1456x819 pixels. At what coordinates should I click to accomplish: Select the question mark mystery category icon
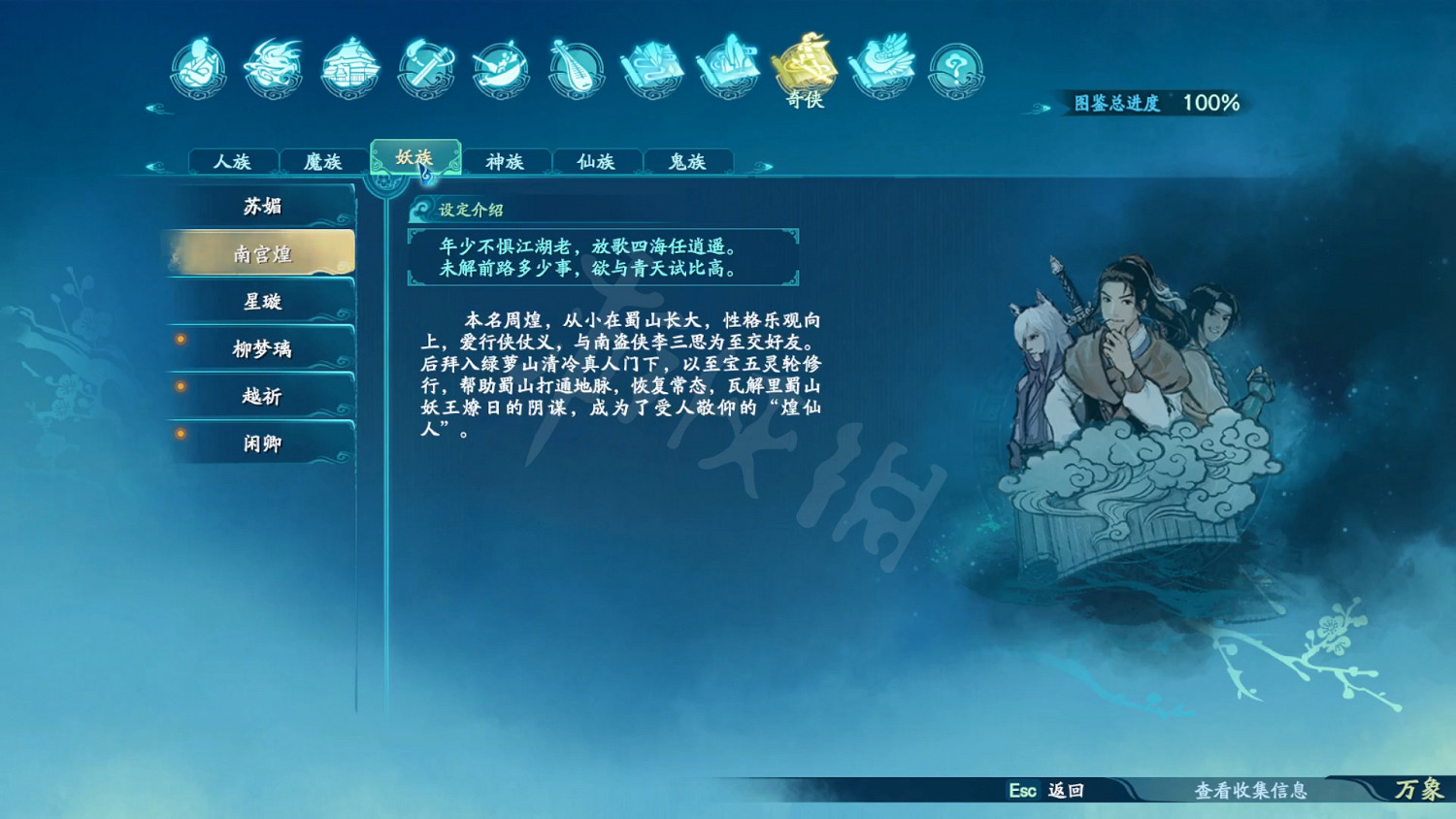pos(955,66)
